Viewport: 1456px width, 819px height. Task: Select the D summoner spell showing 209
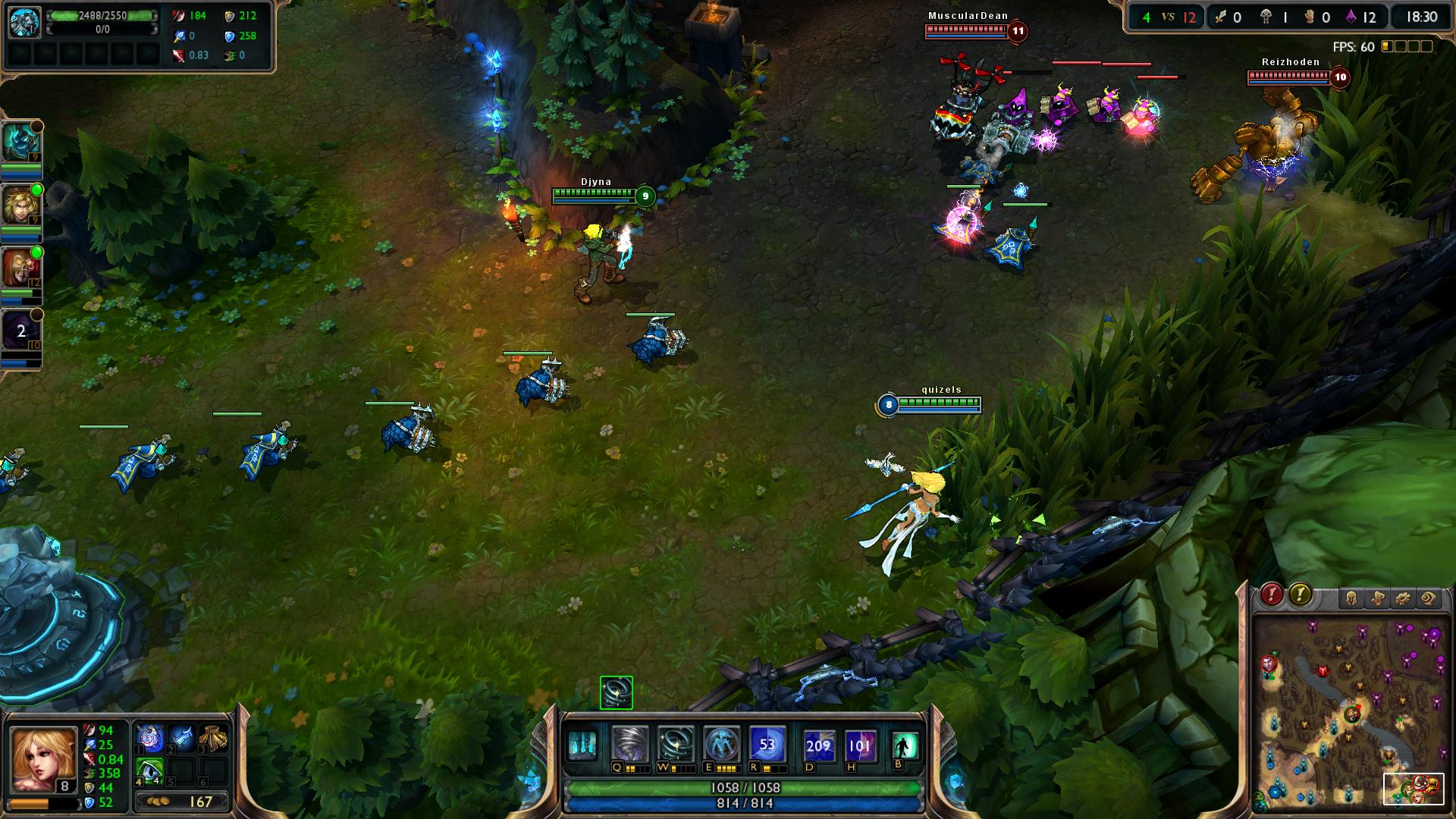[x=818, y=745]
